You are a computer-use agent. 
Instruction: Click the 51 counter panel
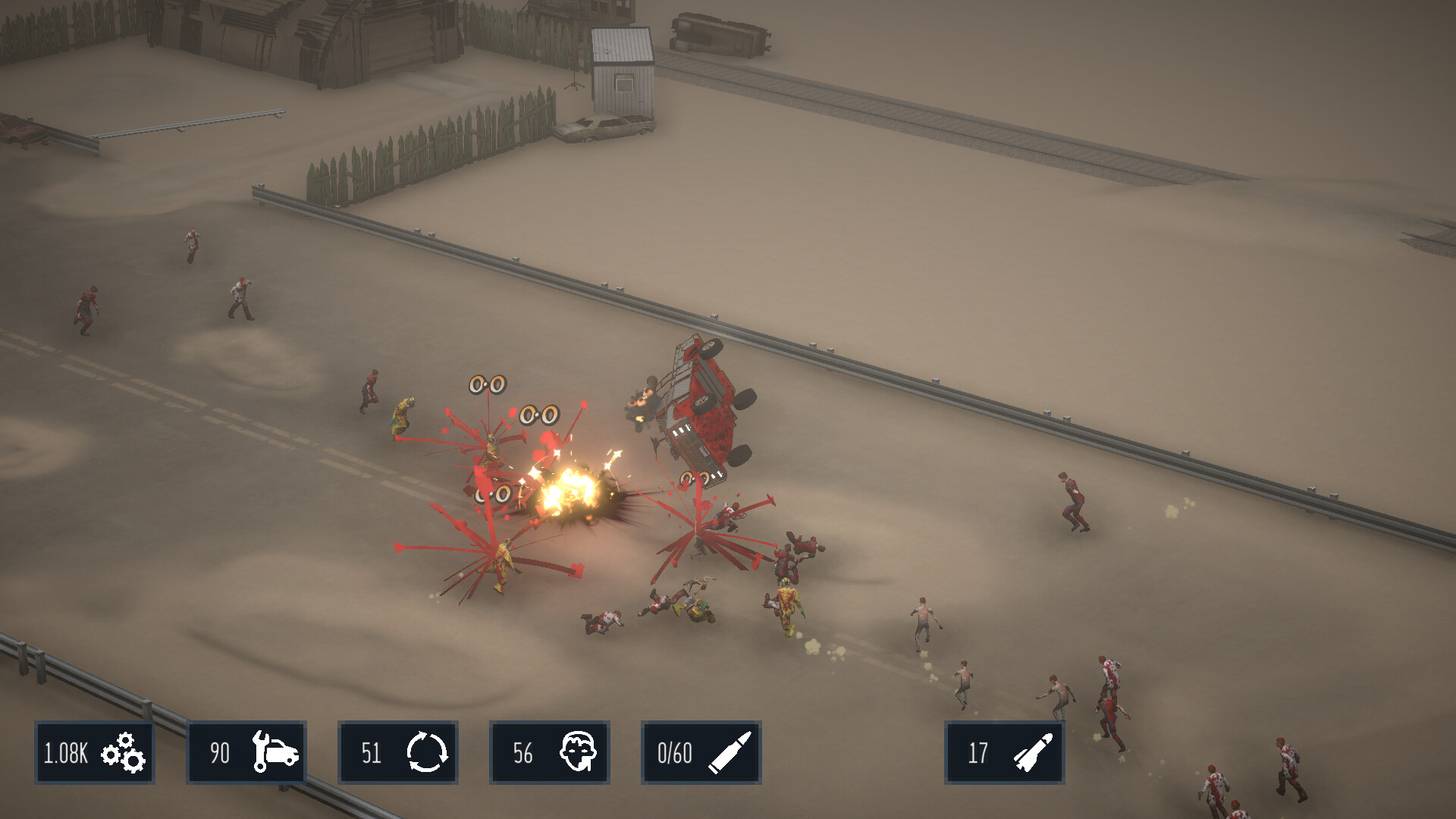[x=398, y=753]
